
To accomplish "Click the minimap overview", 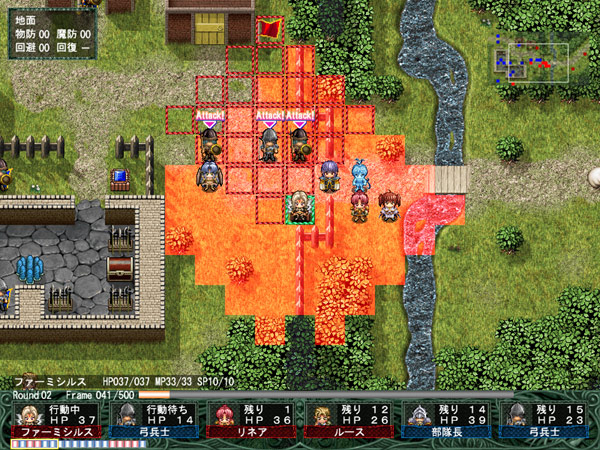I will click(530, 62).
